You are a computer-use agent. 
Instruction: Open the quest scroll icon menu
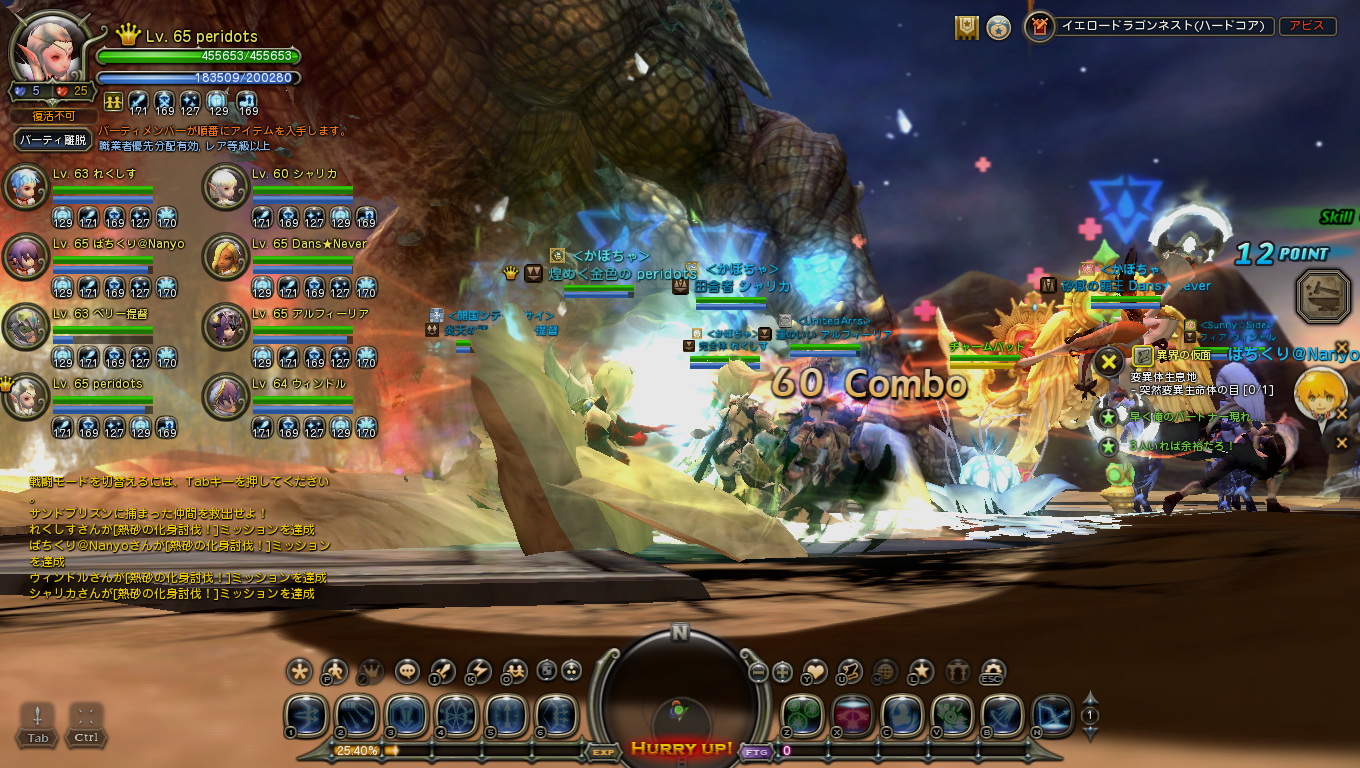850,671
